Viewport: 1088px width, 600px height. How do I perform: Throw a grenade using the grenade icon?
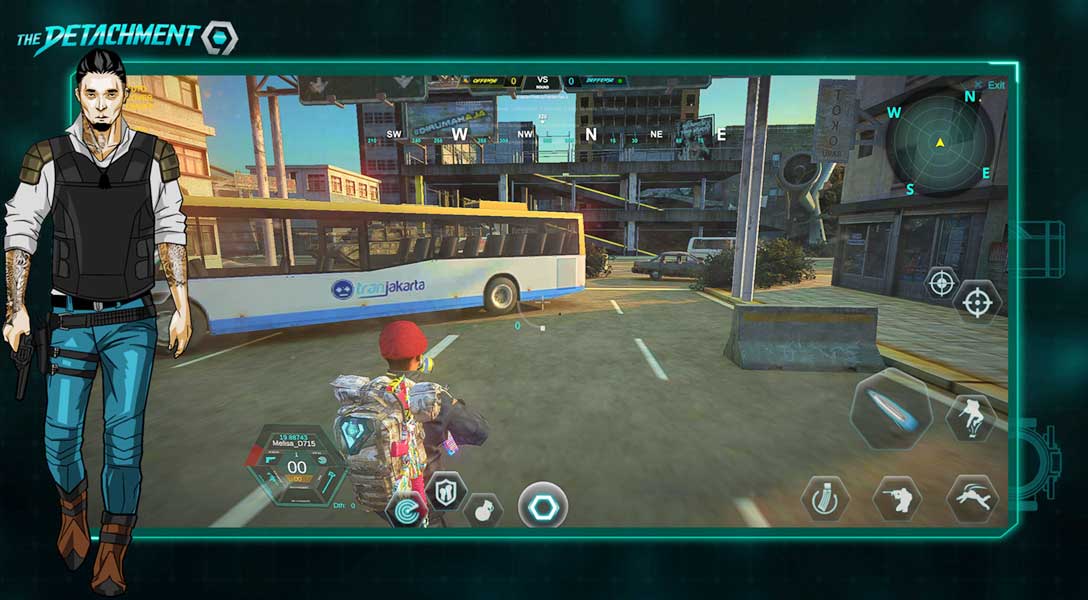coord(482,510)
